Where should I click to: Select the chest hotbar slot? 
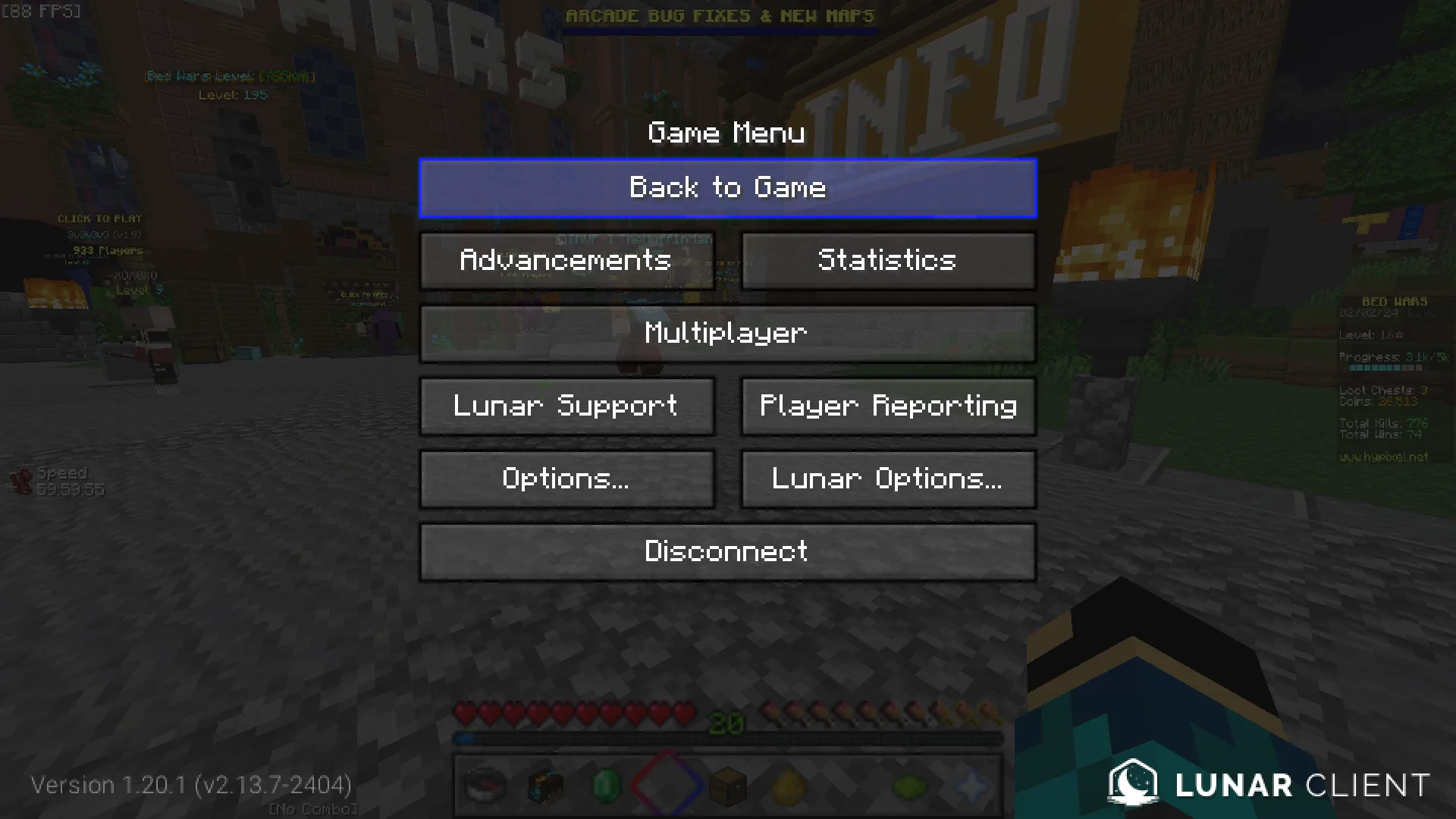pos(728,787)
